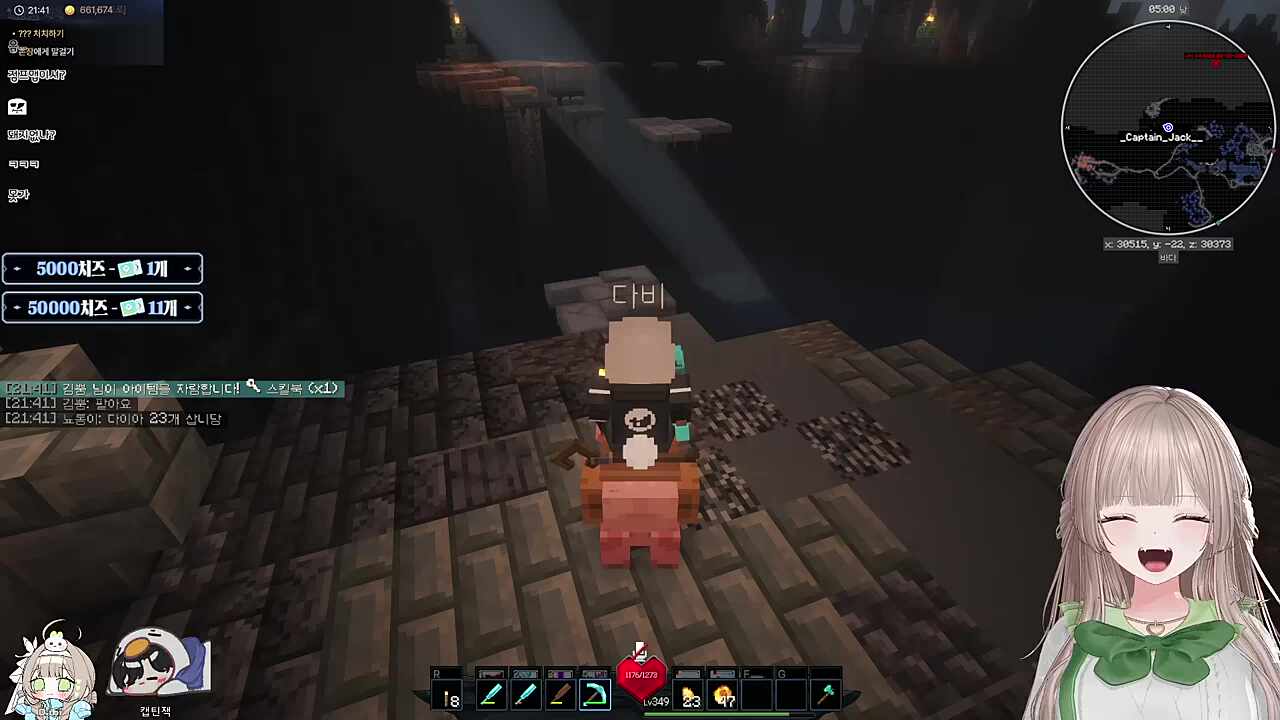
Task: Select the brown wooden stick slot
Action: point(560,695)
